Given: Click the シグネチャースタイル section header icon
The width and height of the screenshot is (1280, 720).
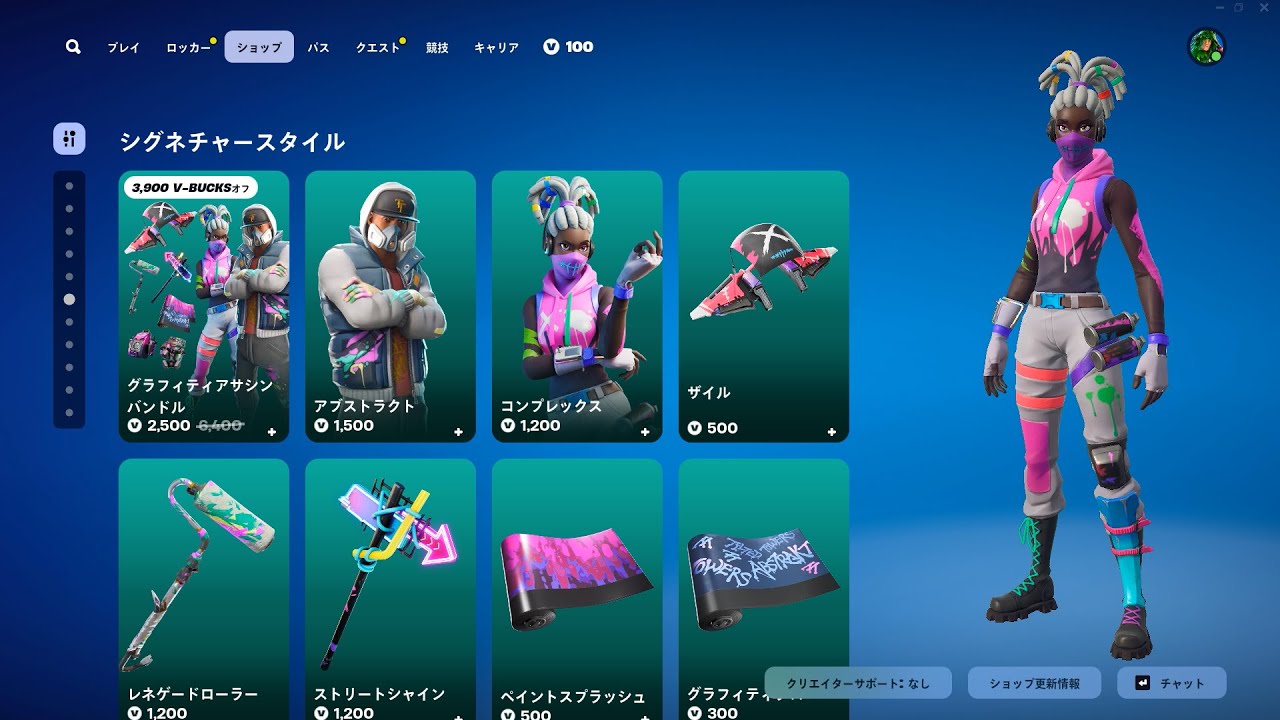Looking at the screenshot, I should 68,139.
